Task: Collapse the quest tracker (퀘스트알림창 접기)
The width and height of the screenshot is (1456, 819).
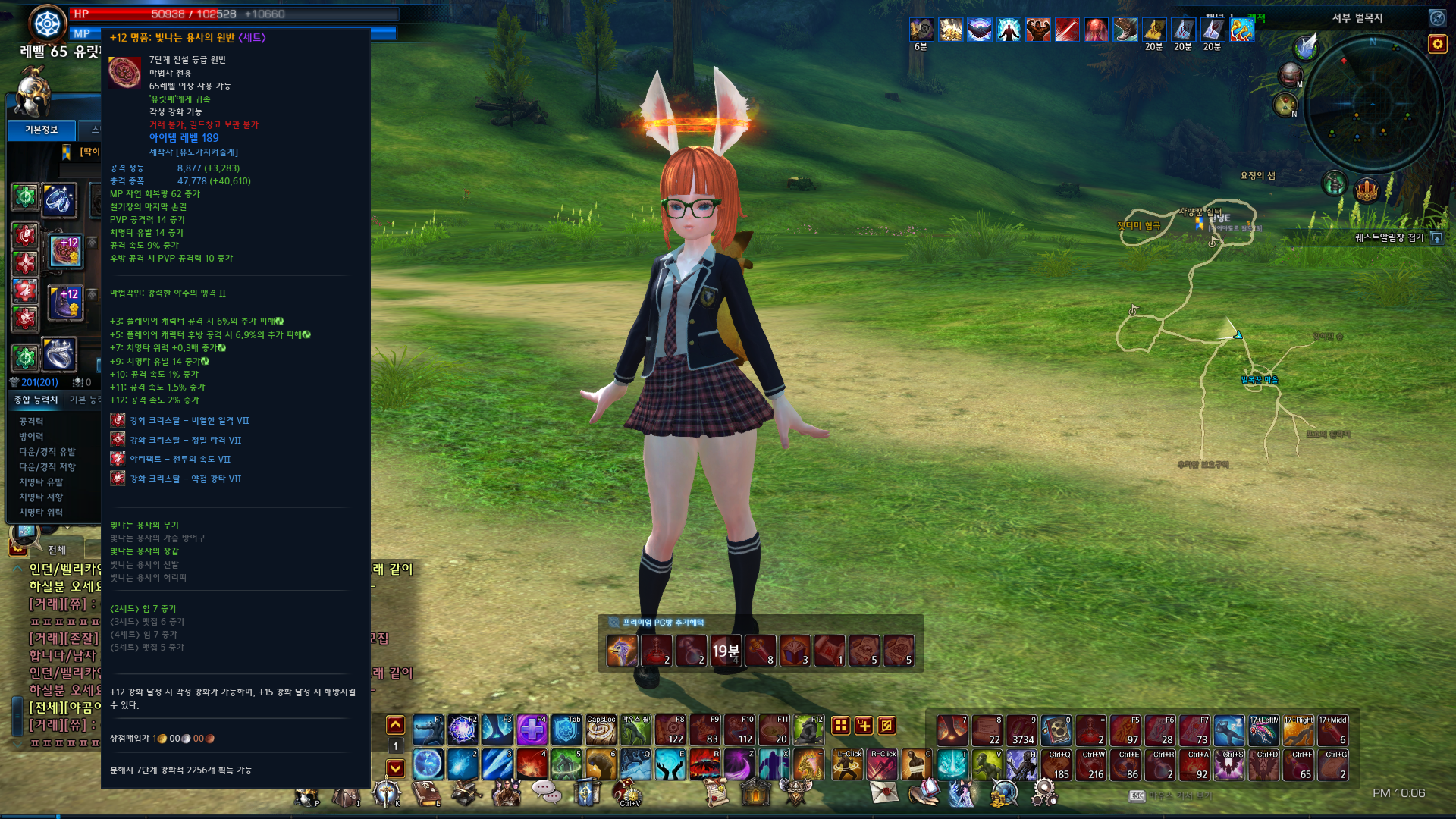Action: click(1437, 238)
